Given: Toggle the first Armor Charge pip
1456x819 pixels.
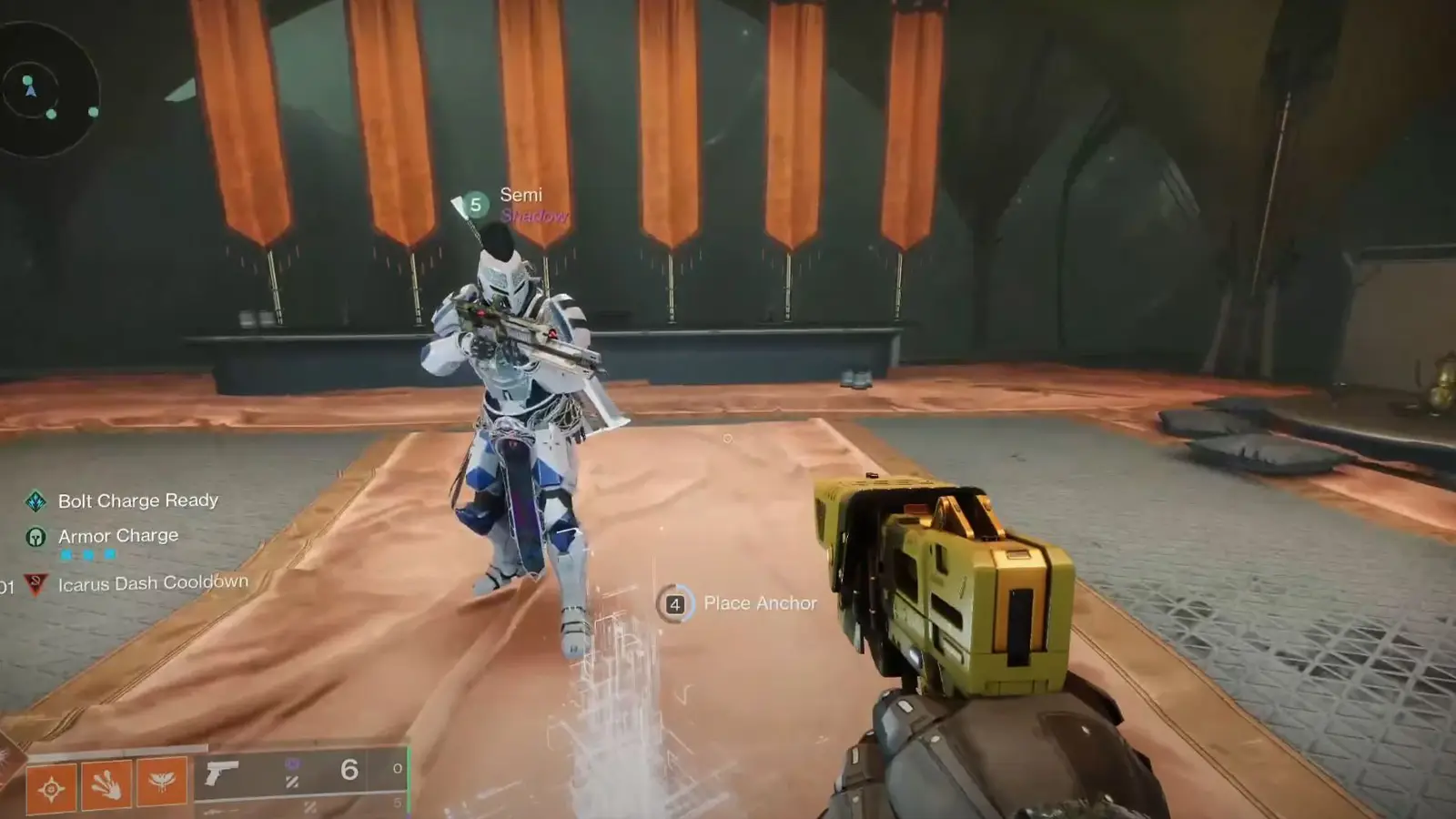Looking at the screenshot, I should click(x=66, y=554).
